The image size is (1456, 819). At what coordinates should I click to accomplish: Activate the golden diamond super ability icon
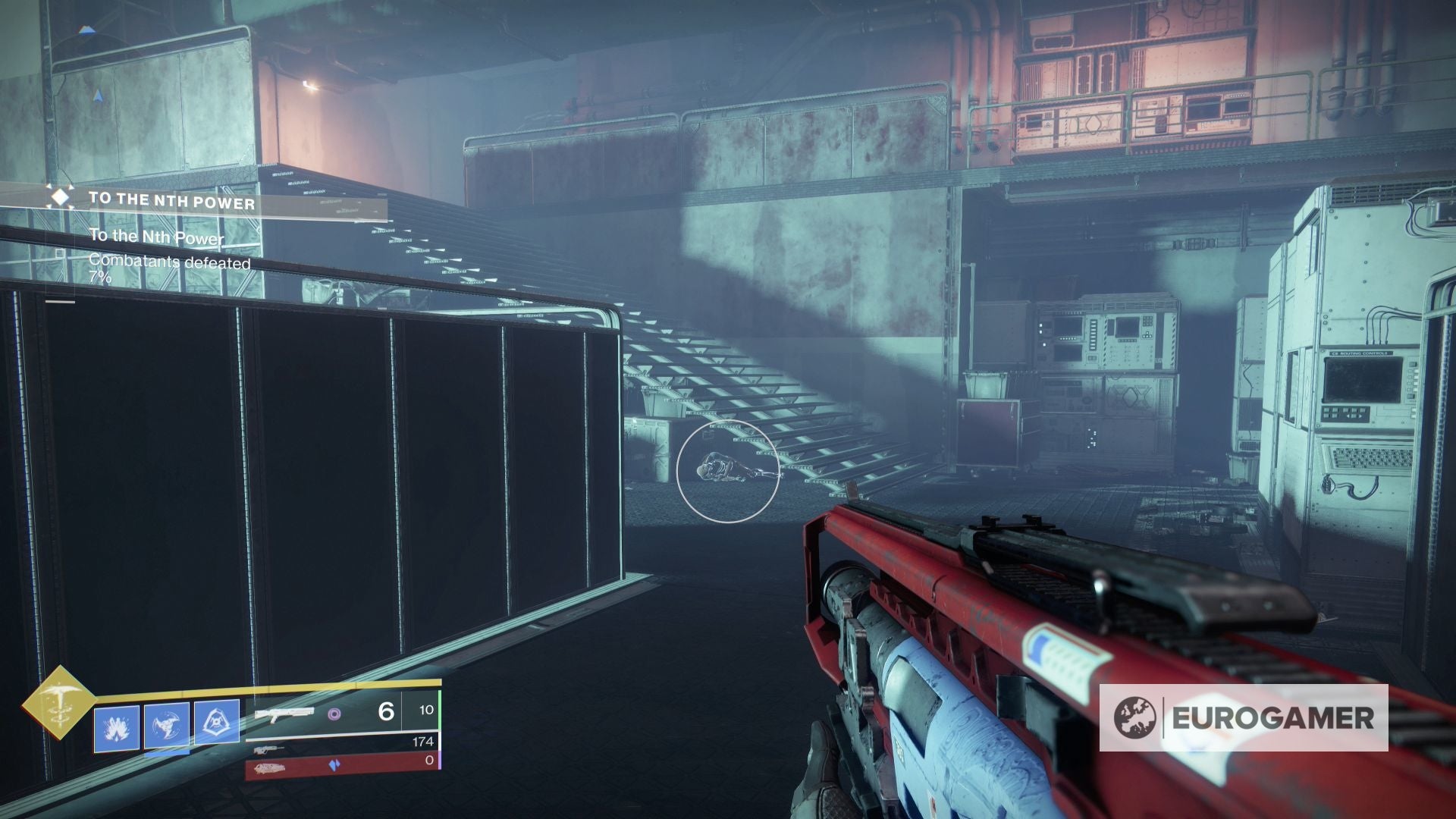coord(58,701)
